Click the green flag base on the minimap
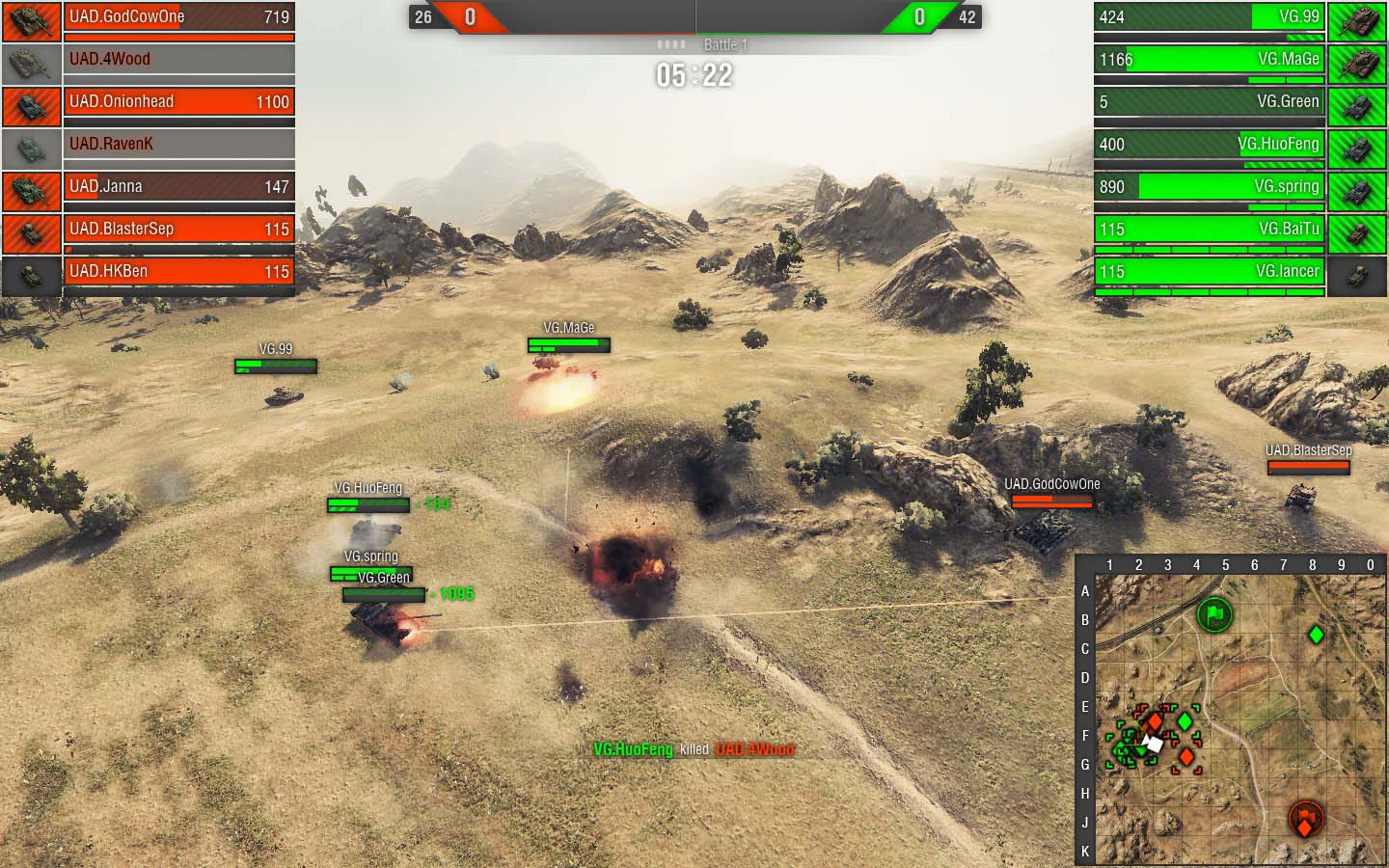 pyautogui.click(x=1214, y=613)
